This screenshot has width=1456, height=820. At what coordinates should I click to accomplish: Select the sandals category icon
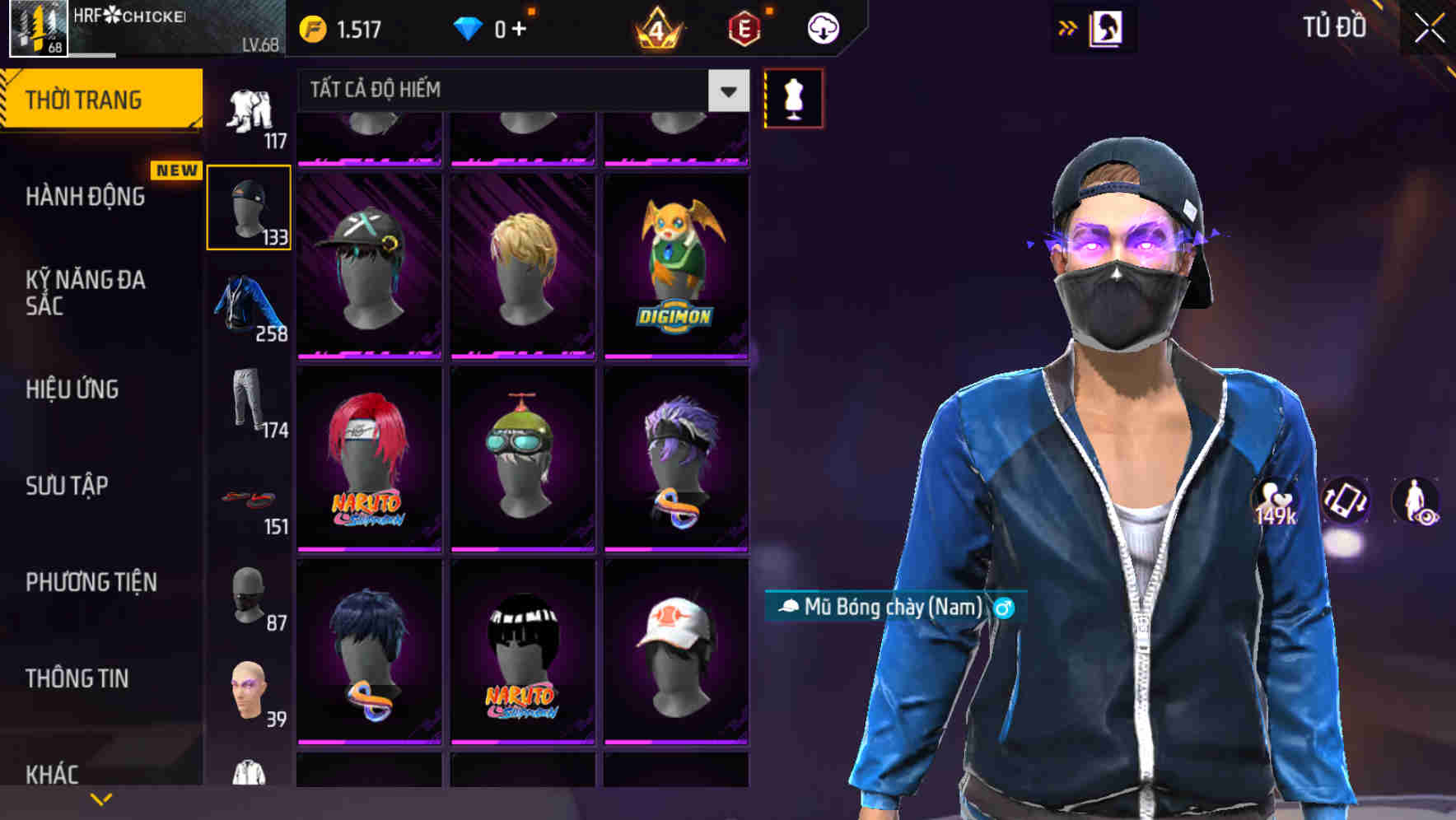pos(250,498)
